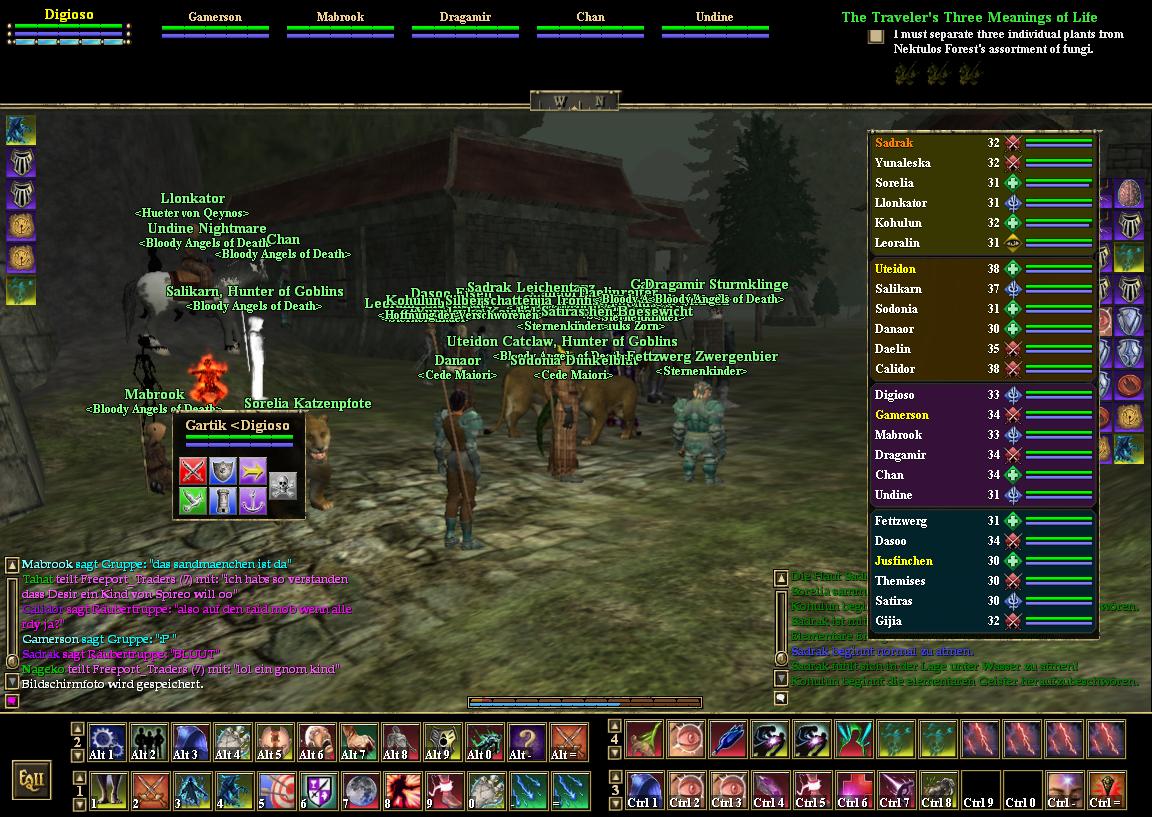Pick Justinchen from the raid roster
The image size is (1152, 817).
pyautogui.click(x=903, y=561)
